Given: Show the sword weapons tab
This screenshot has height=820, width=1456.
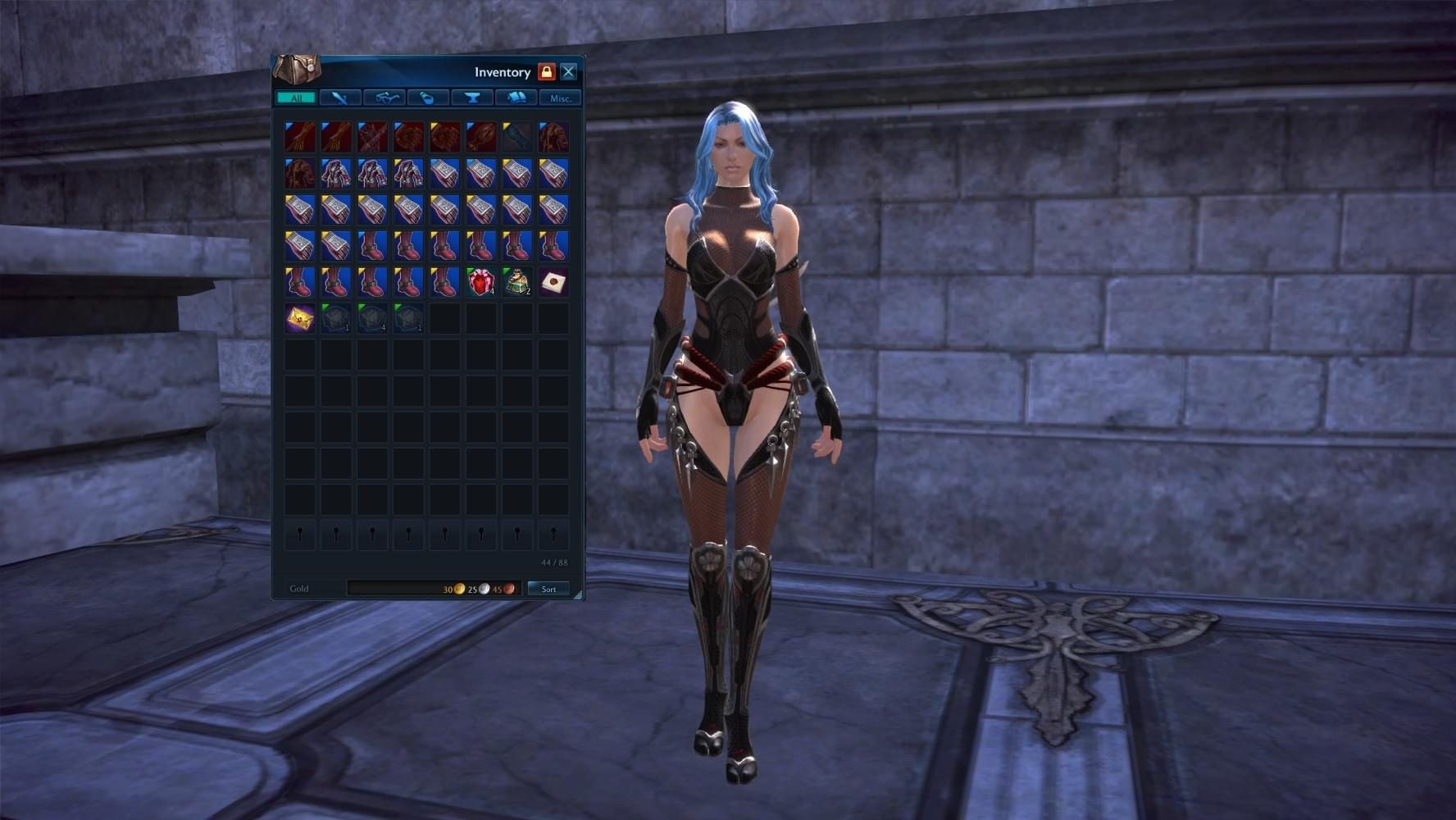Looking at the screenshot, I should pos(340,98).
